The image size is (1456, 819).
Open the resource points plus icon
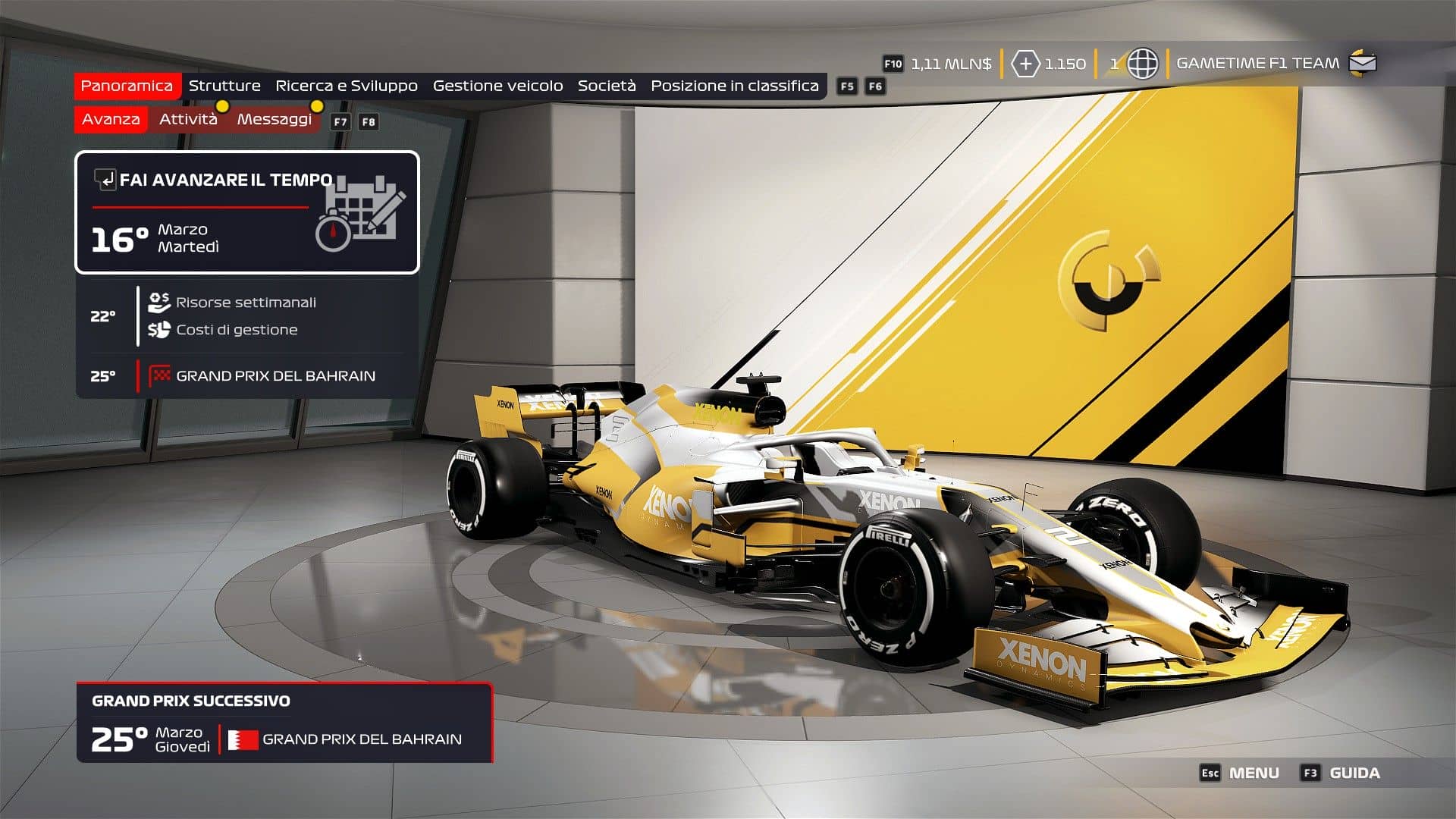(1025, 64)
